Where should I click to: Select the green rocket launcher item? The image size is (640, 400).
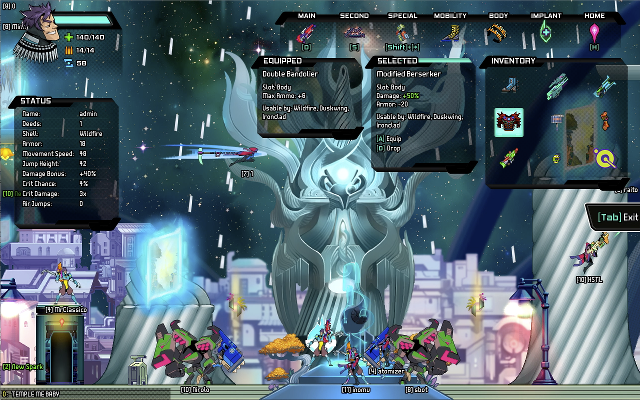pyautogui.click(x=509, y=157)
